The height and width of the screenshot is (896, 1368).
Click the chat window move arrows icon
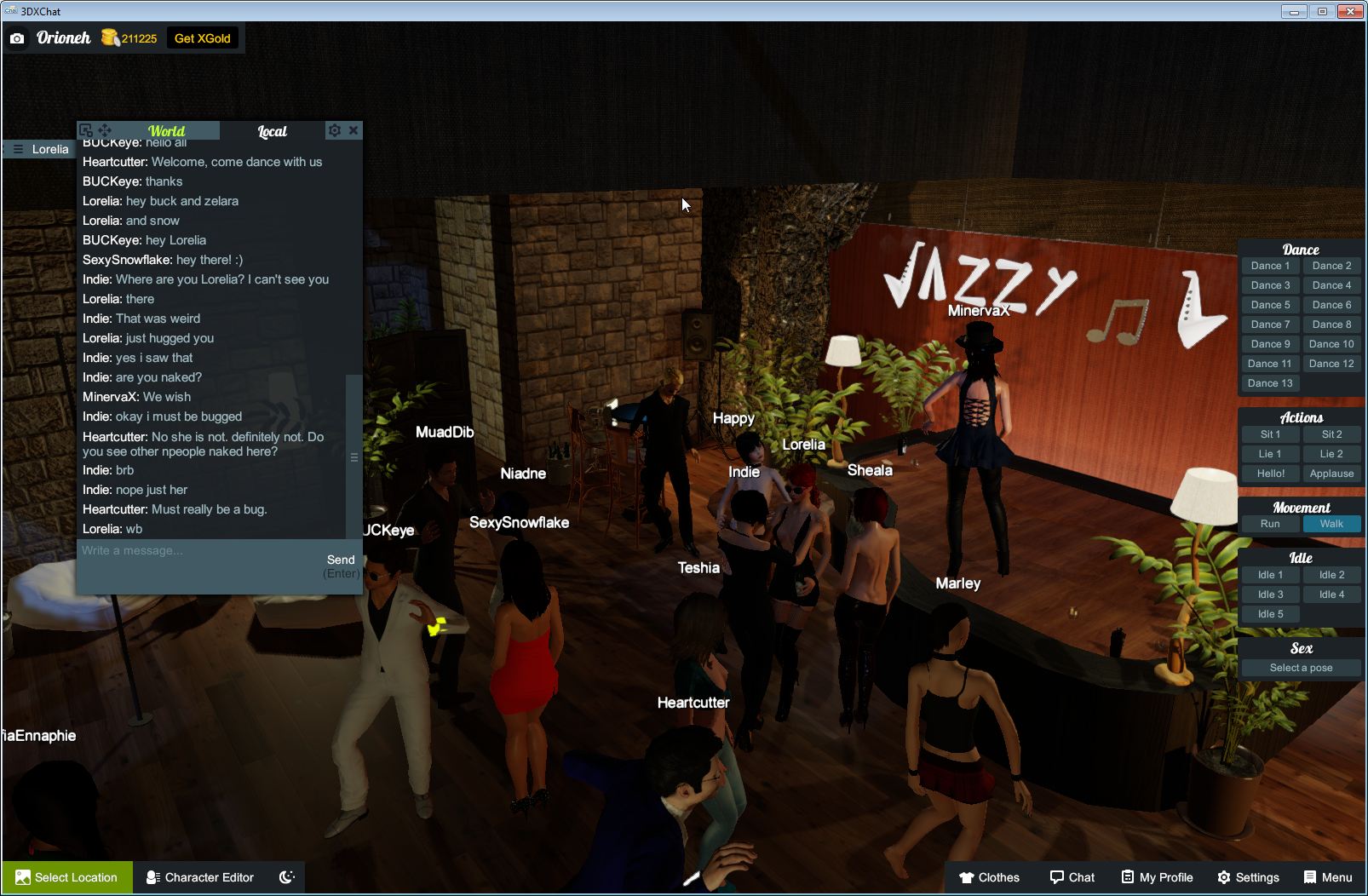point(105,130)
